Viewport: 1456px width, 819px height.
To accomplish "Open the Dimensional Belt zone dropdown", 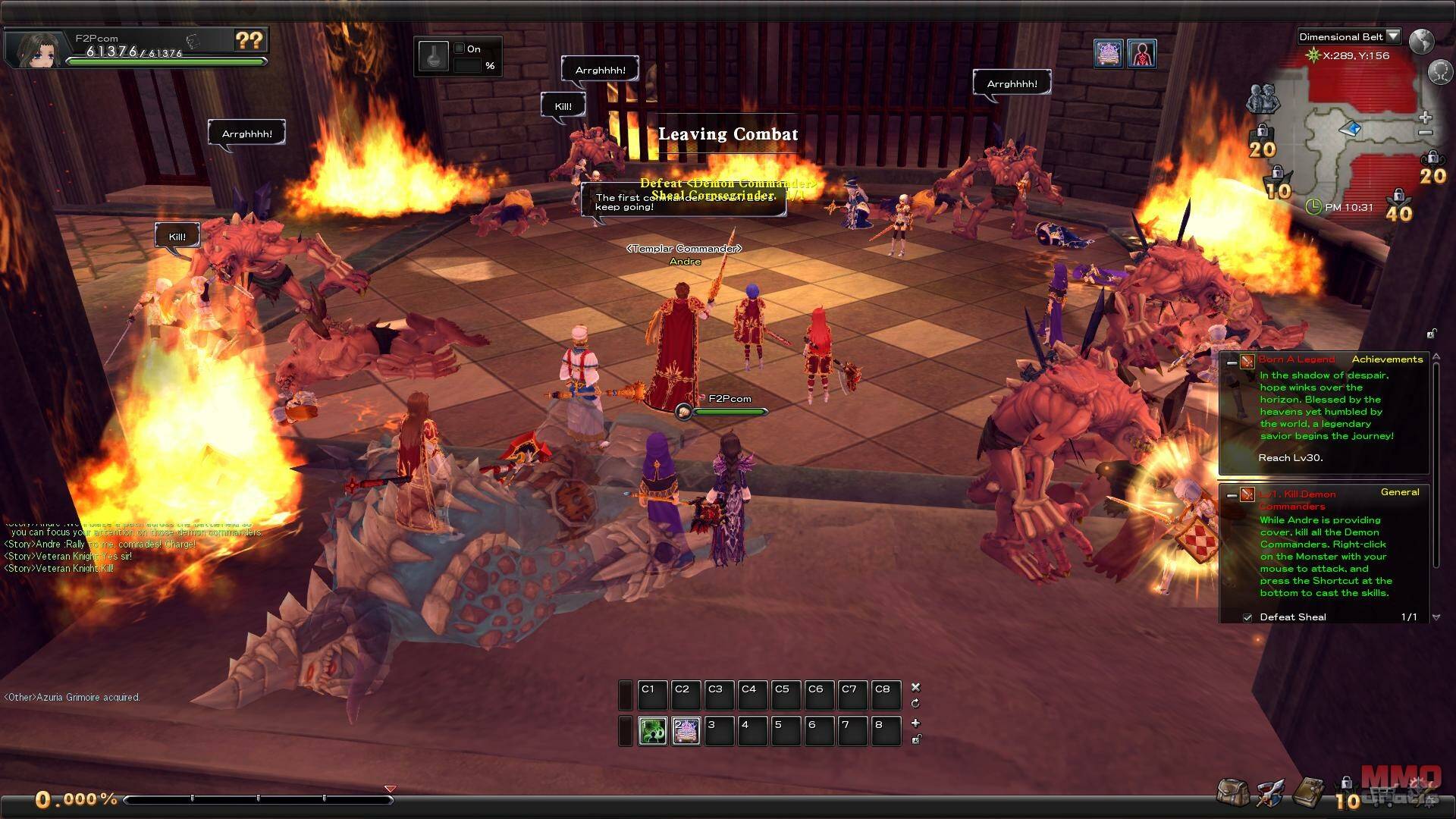I will click(x=1392, y=36).
